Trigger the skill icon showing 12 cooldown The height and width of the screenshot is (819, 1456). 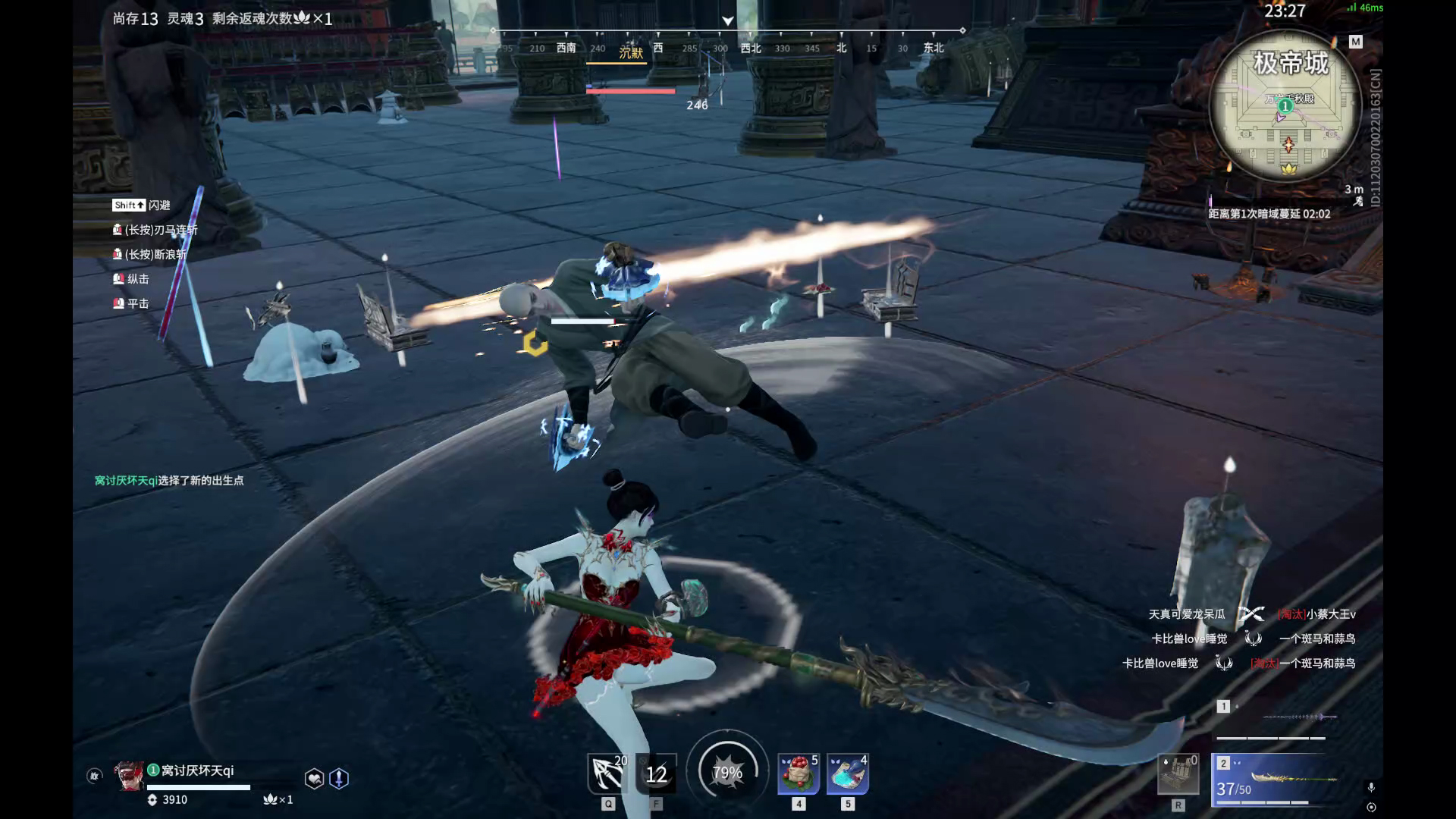tap(656, 773)
